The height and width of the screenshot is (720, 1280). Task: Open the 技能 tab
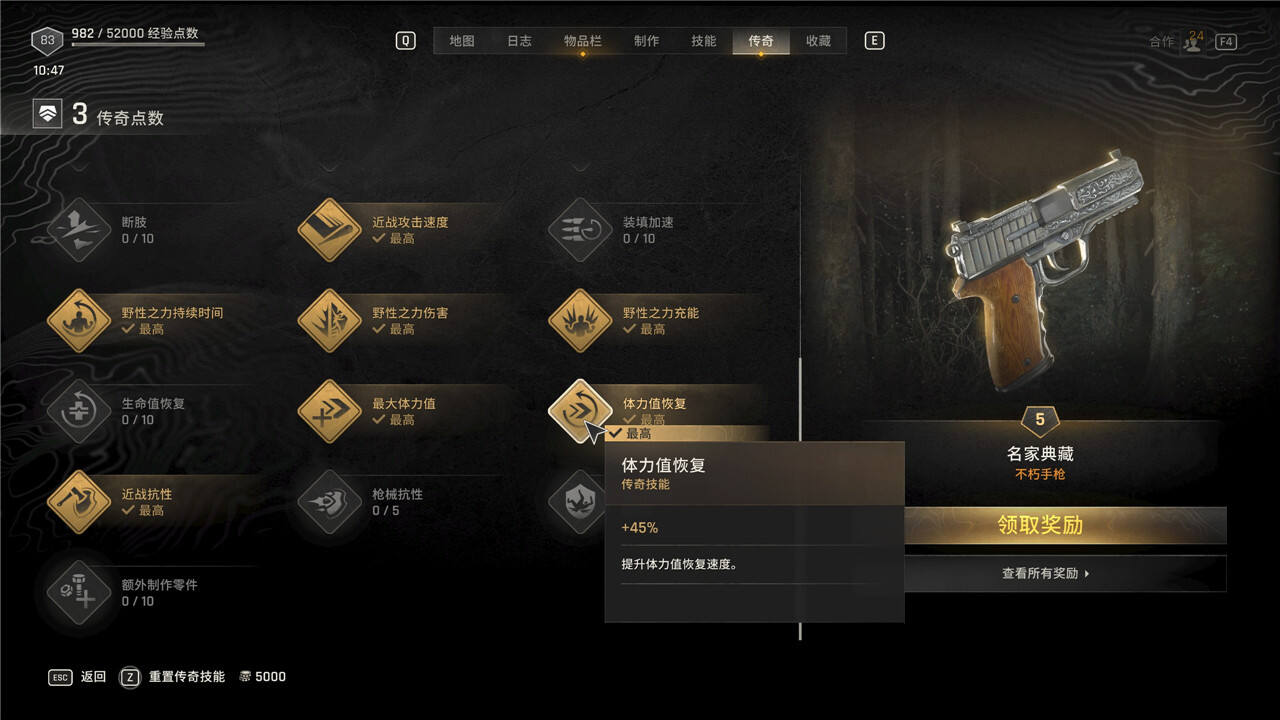[703, 41]
